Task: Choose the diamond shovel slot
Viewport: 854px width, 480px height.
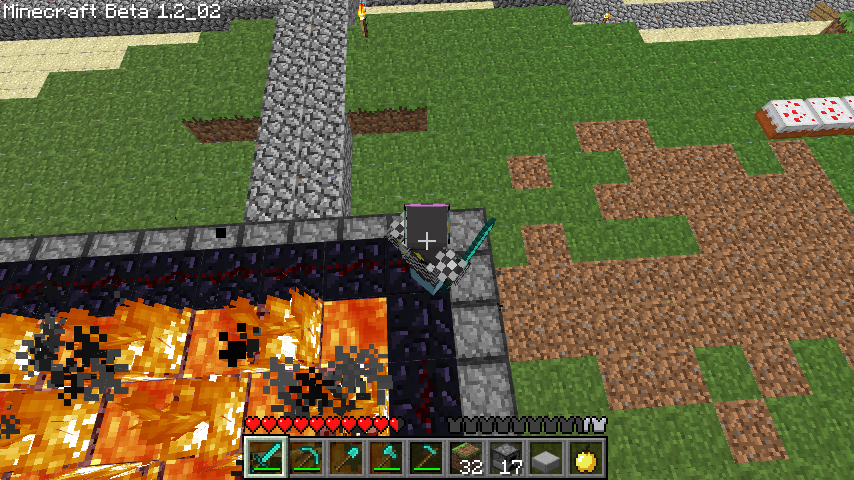Action: [x=345, y=458]
